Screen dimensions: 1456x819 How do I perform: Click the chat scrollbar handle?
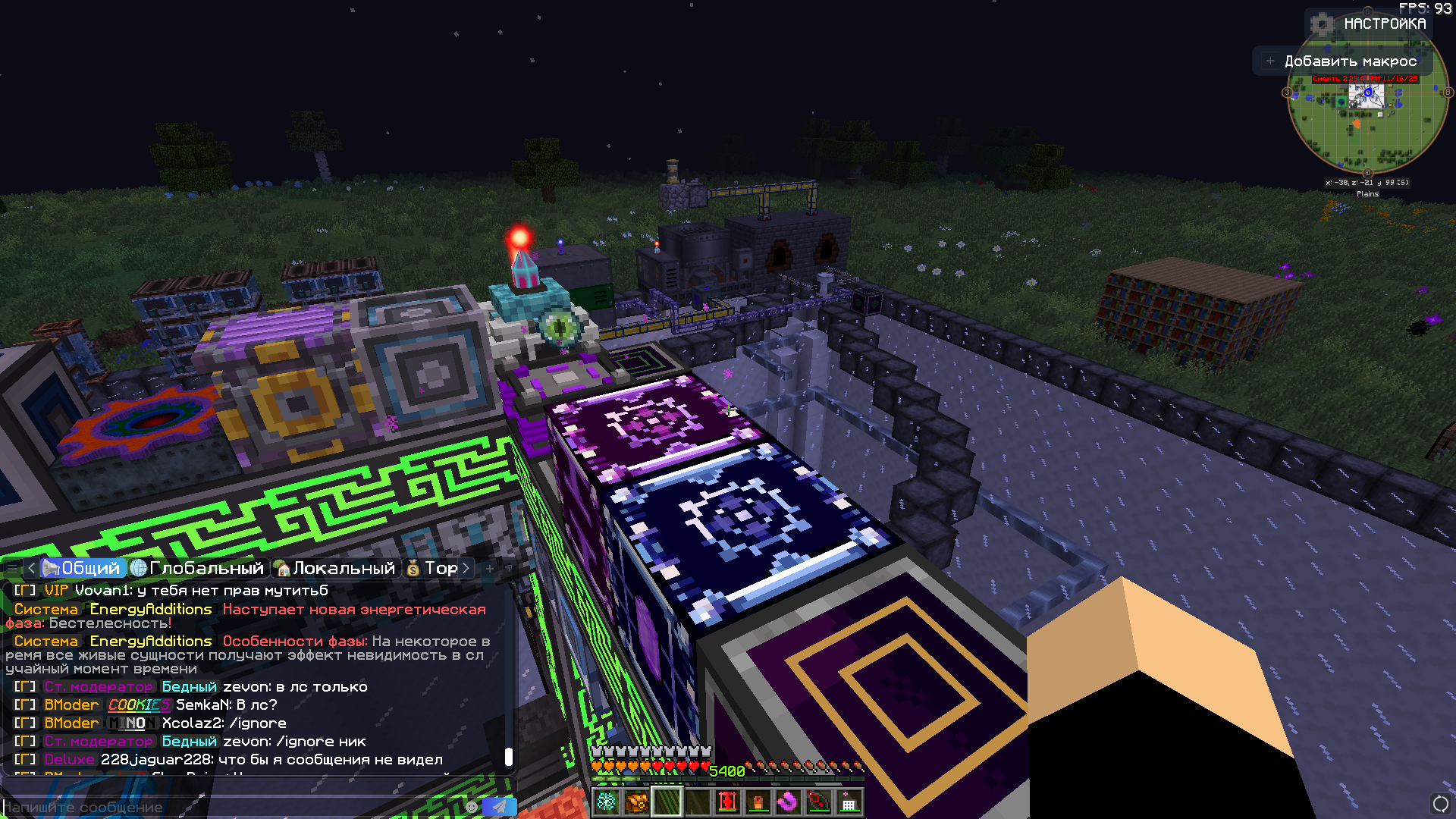click(x=509, y=756)
